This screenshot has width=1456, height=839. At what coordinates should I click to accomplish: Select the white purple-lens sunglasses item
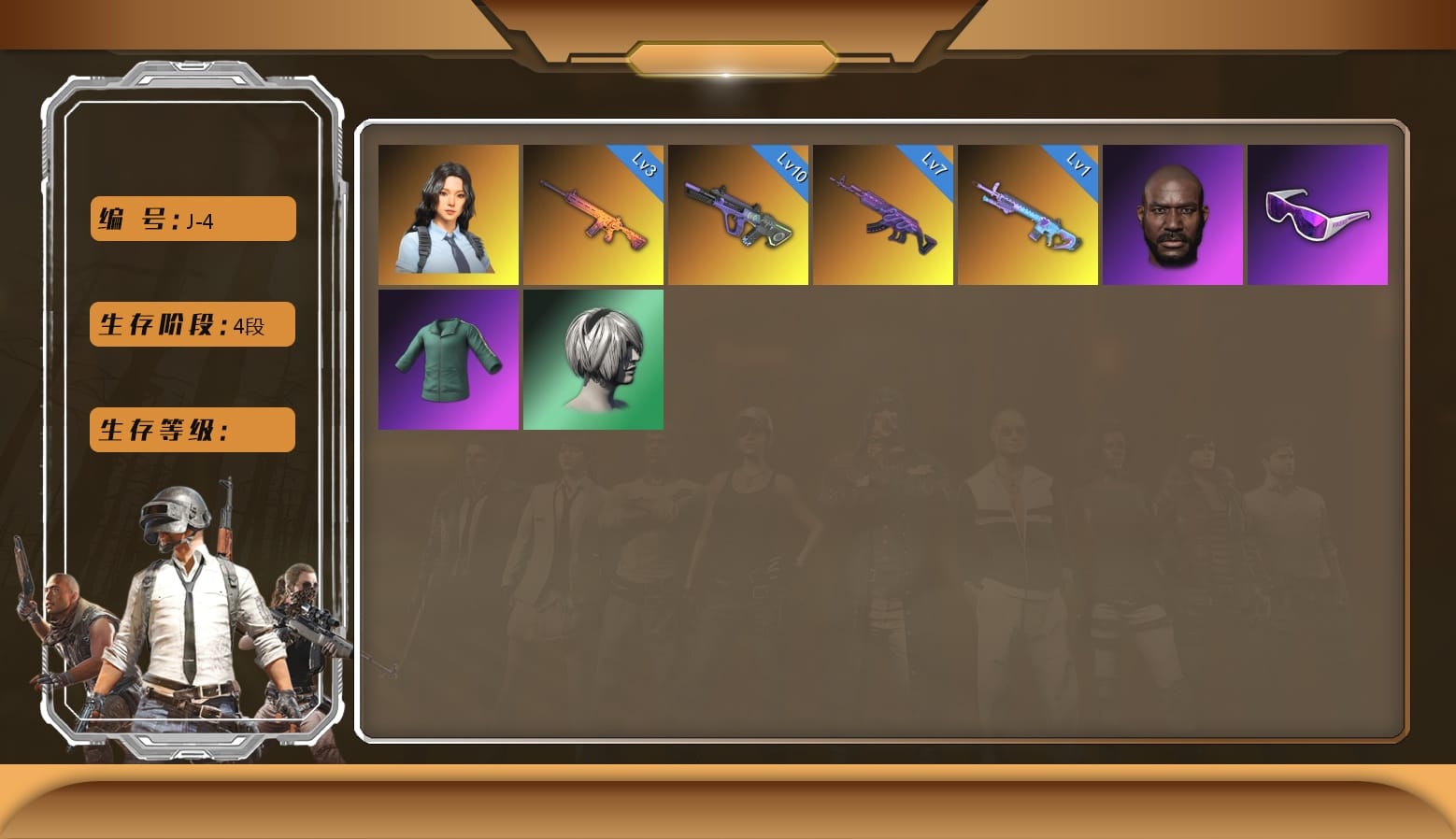click(1318, 215)
